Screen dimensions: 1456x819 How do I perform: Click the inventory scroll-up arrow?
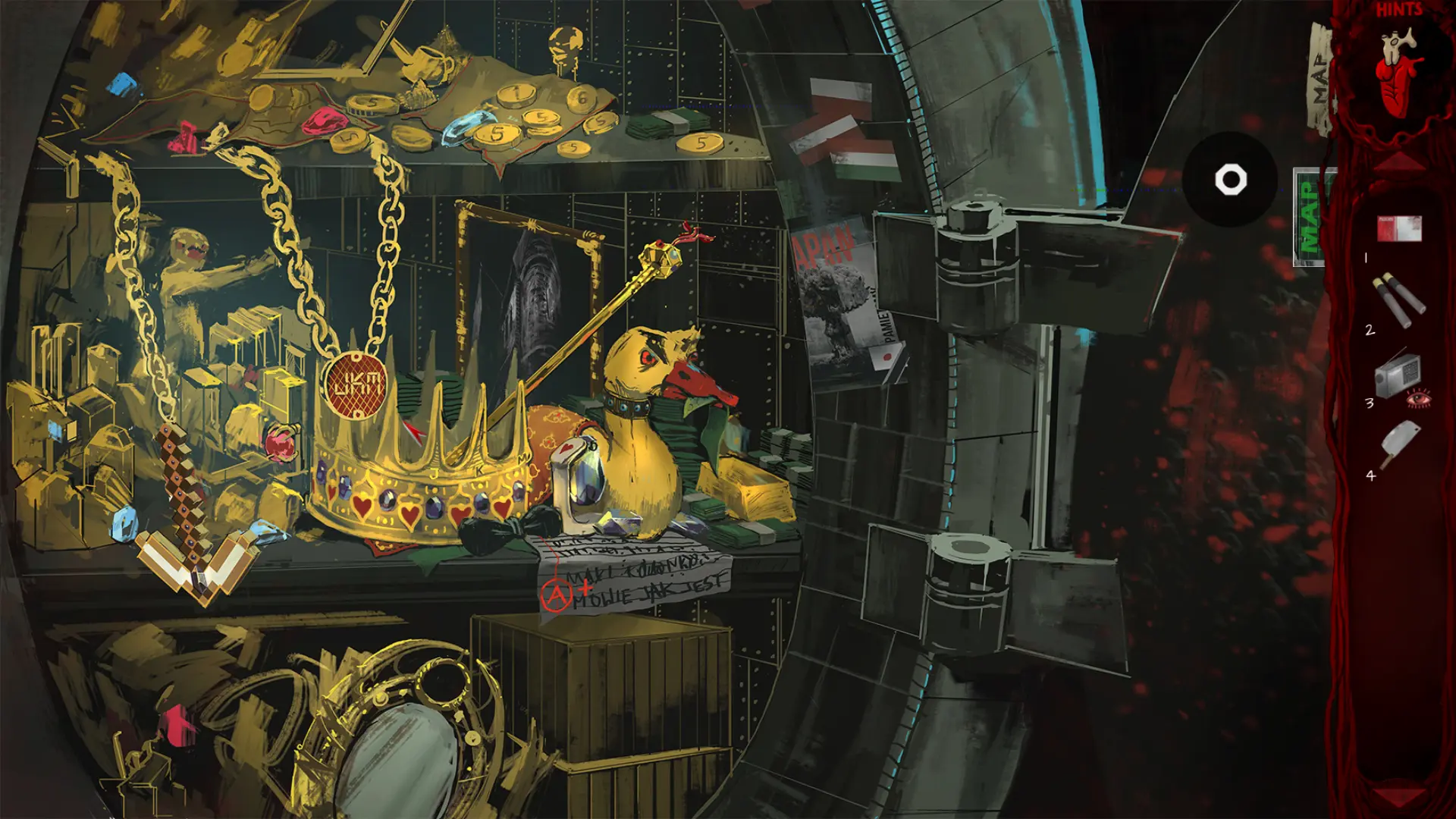[1399, 162]
